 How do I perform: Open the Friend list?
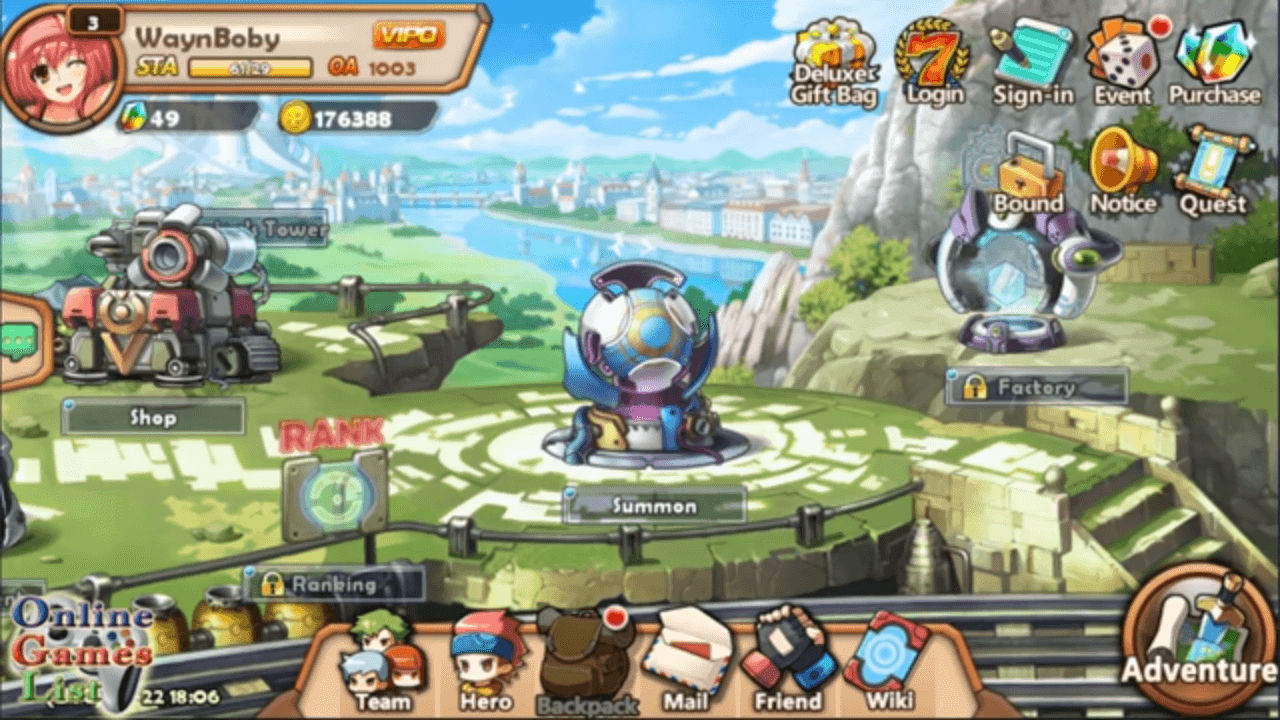pyautogui.click(x=787, y=661)
